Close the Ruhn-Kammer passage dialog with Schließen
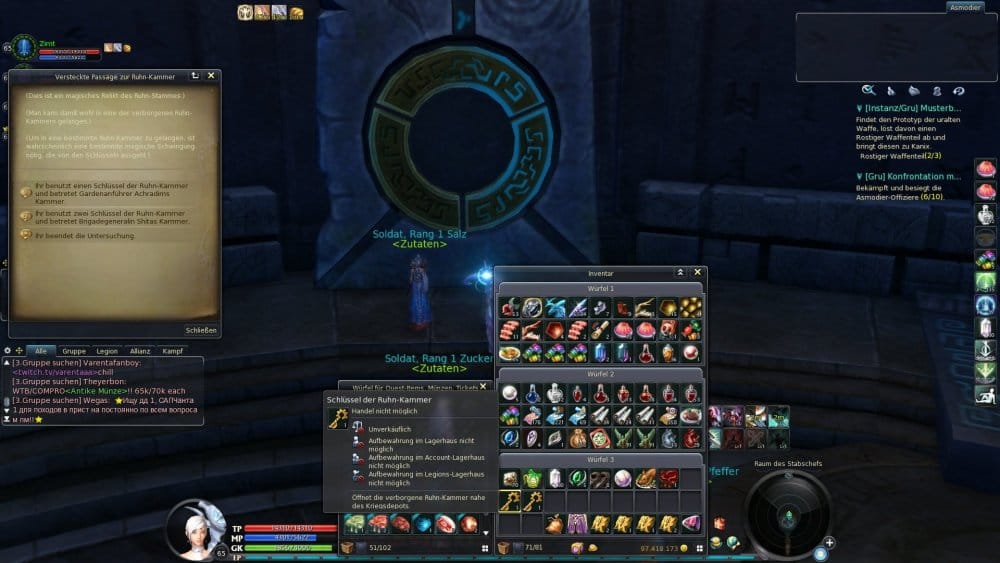 point(200,330)
